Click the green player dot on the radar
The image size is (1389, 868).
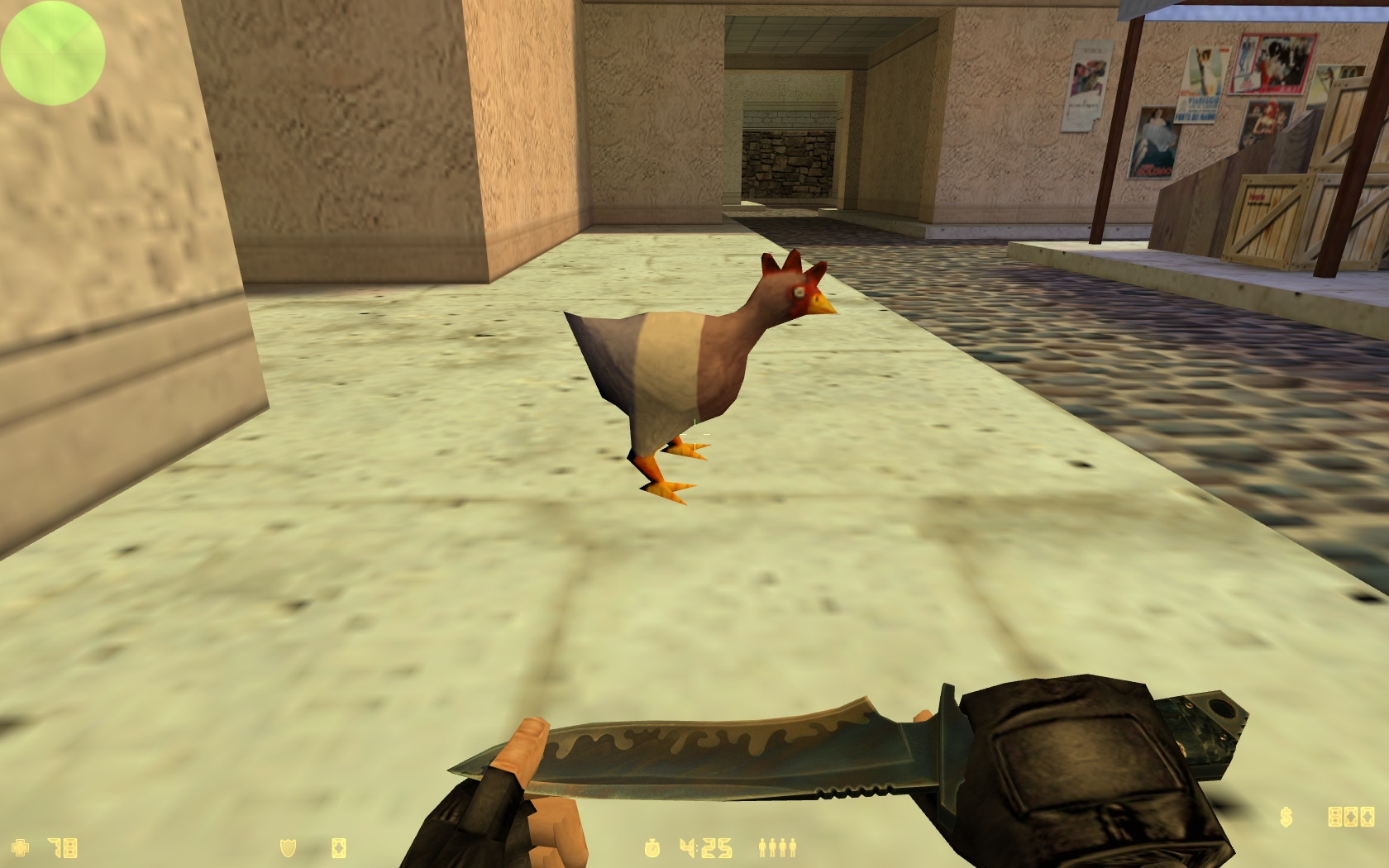[53, 54]
